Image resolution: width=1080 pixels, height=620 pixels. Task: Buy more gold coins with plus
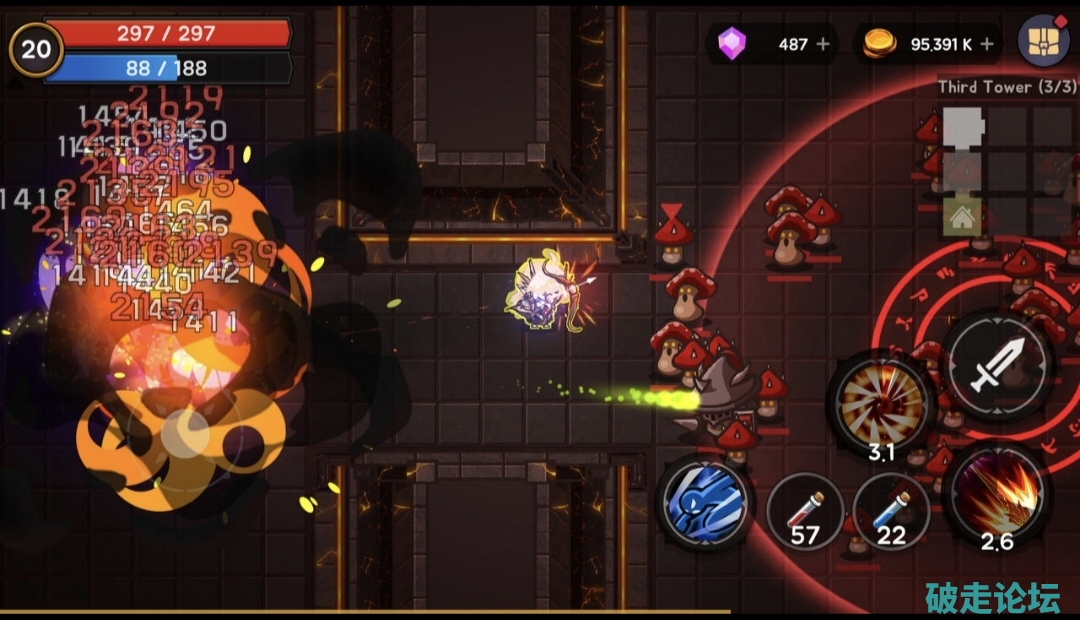(x=987, y=44)
